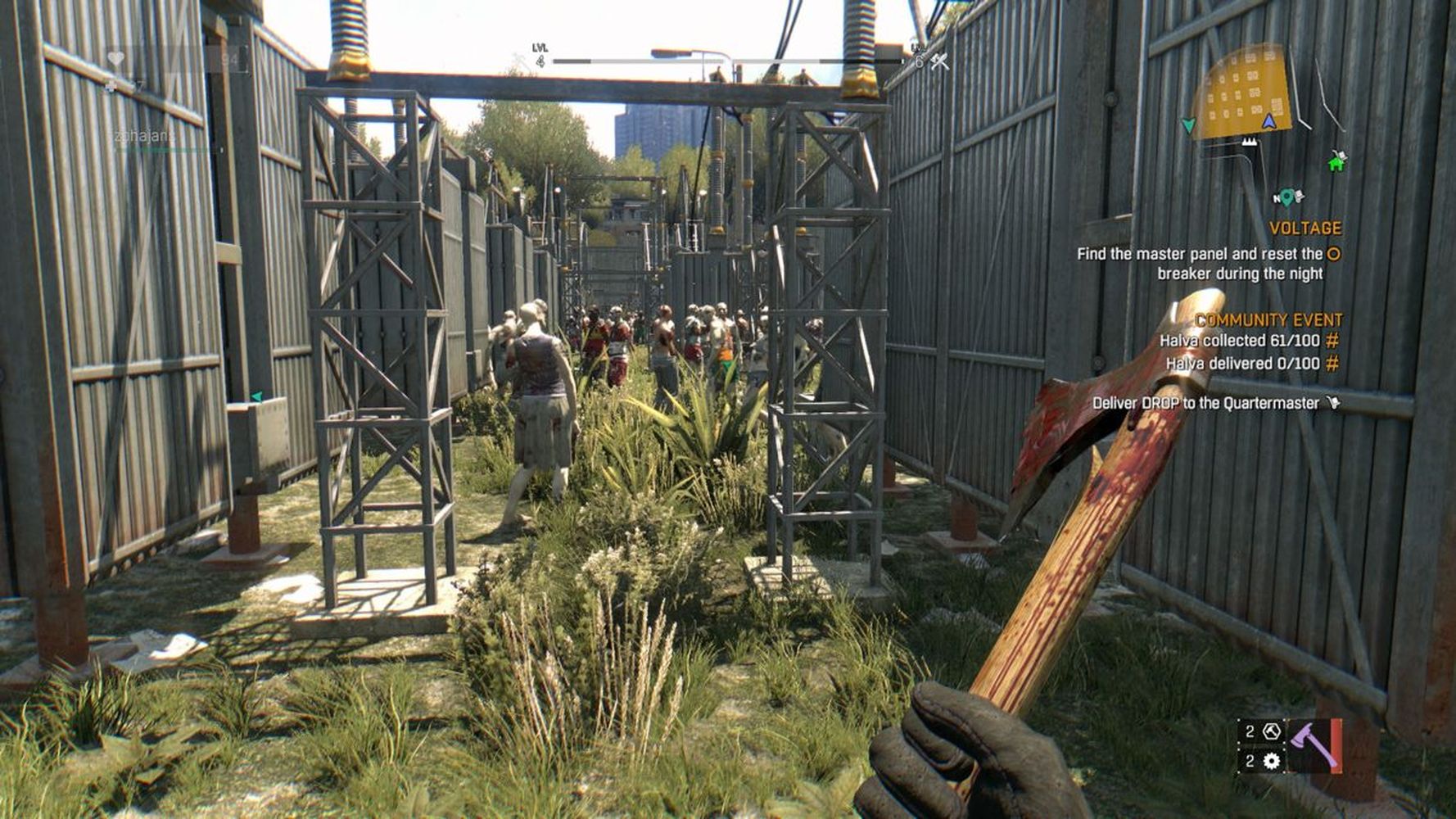Click the hammer icon item slot
Screen dimensions: 1456x819
click(x=1271, y=731)
